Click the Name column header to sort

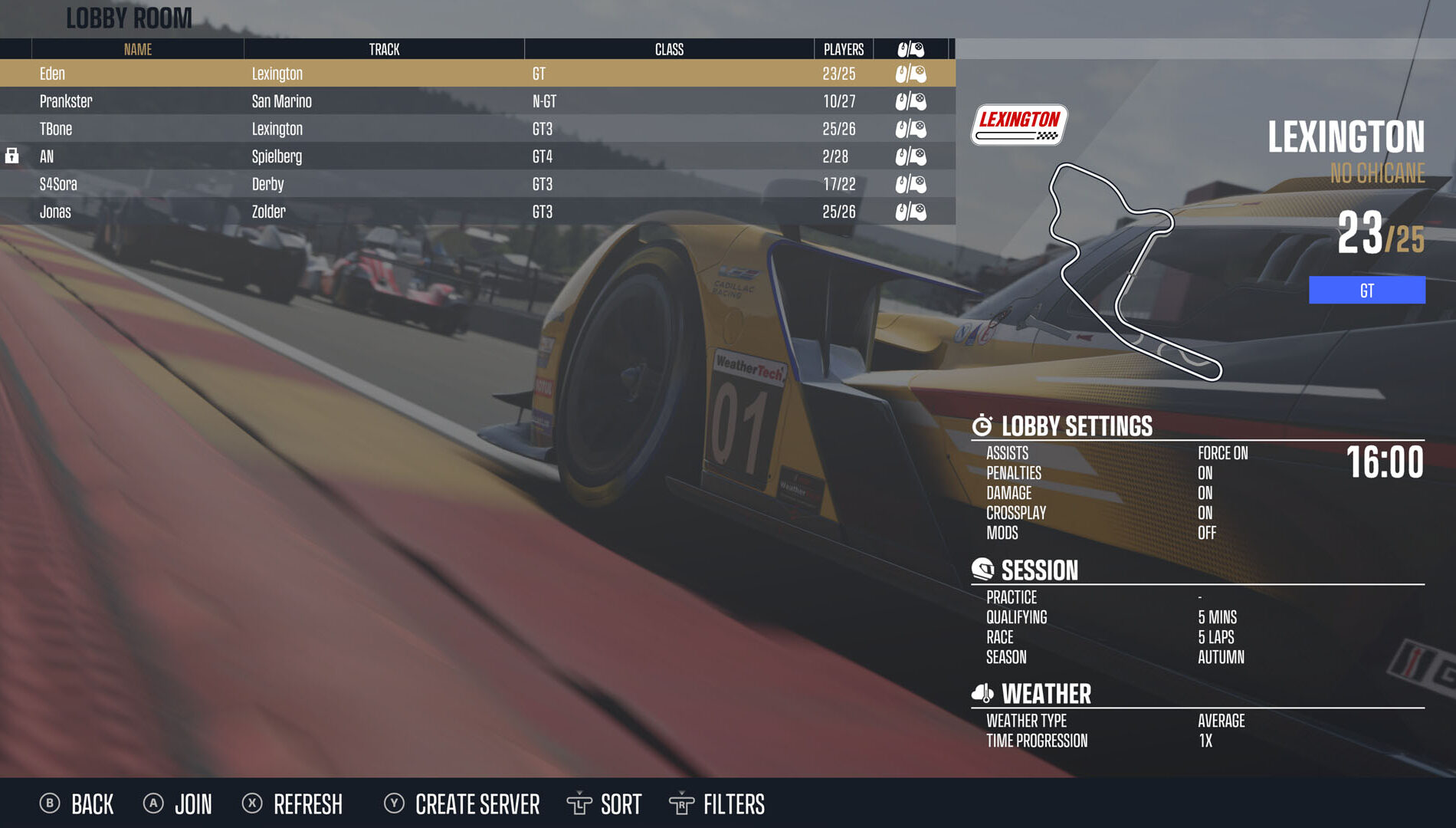tap(138, 49)
